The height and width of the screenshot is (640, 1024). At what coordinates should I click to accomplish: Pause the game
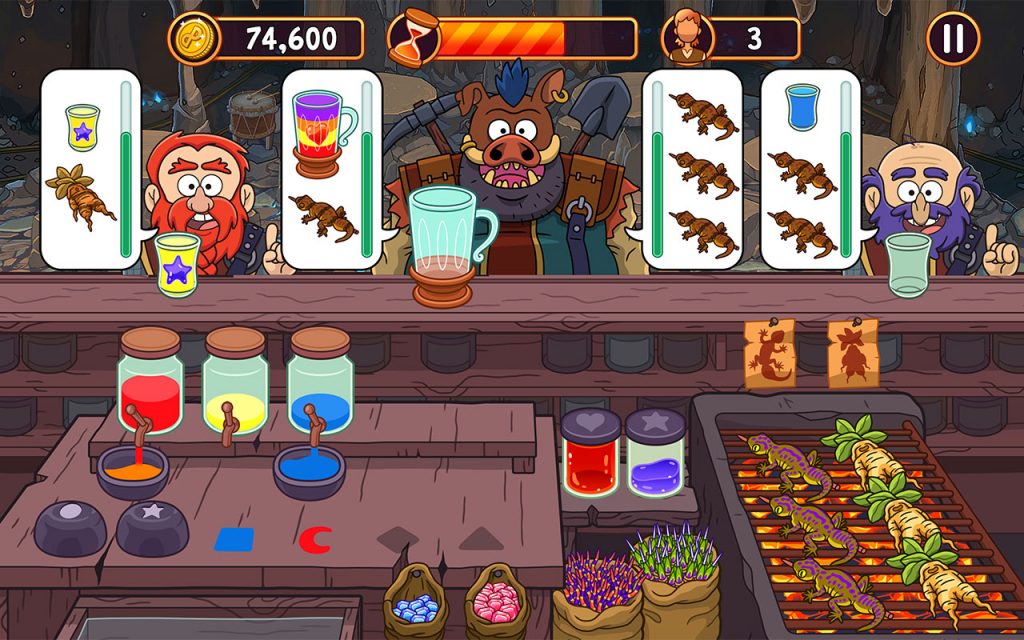(x=953, y=38)
